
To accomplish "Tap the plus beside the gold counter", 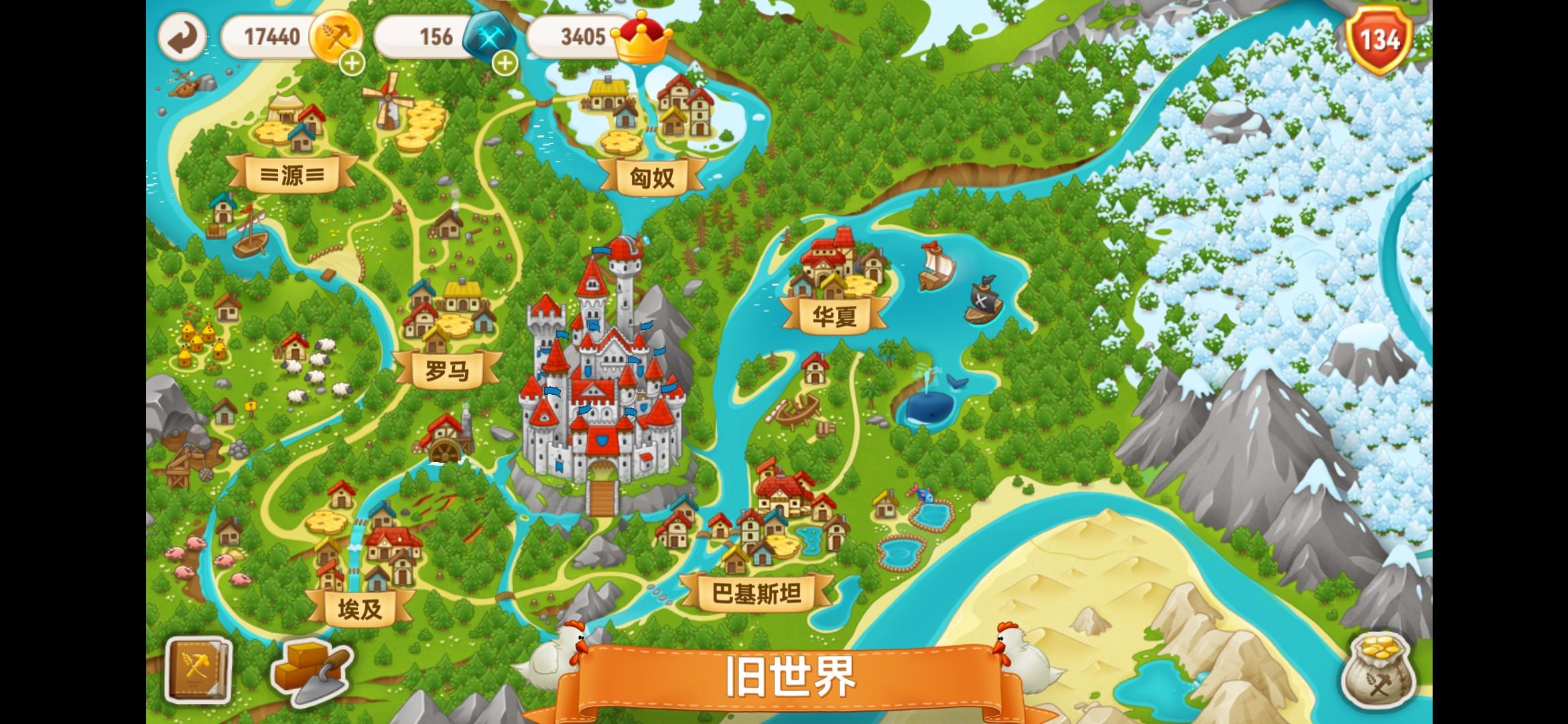I will [x=351, y=65].
